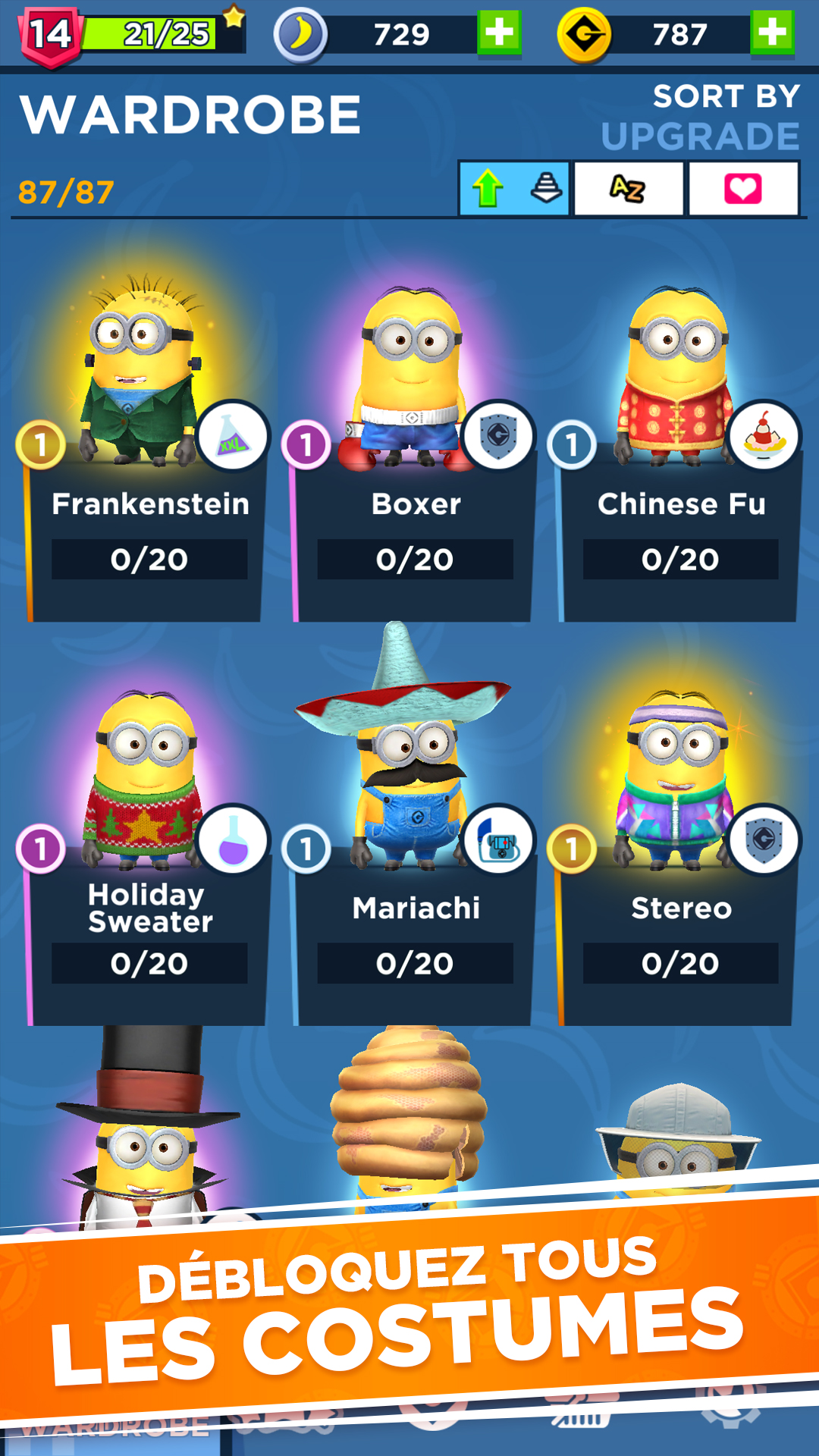Select the Mariachi costume card
819x1456 pixels.
coord(414,872)
